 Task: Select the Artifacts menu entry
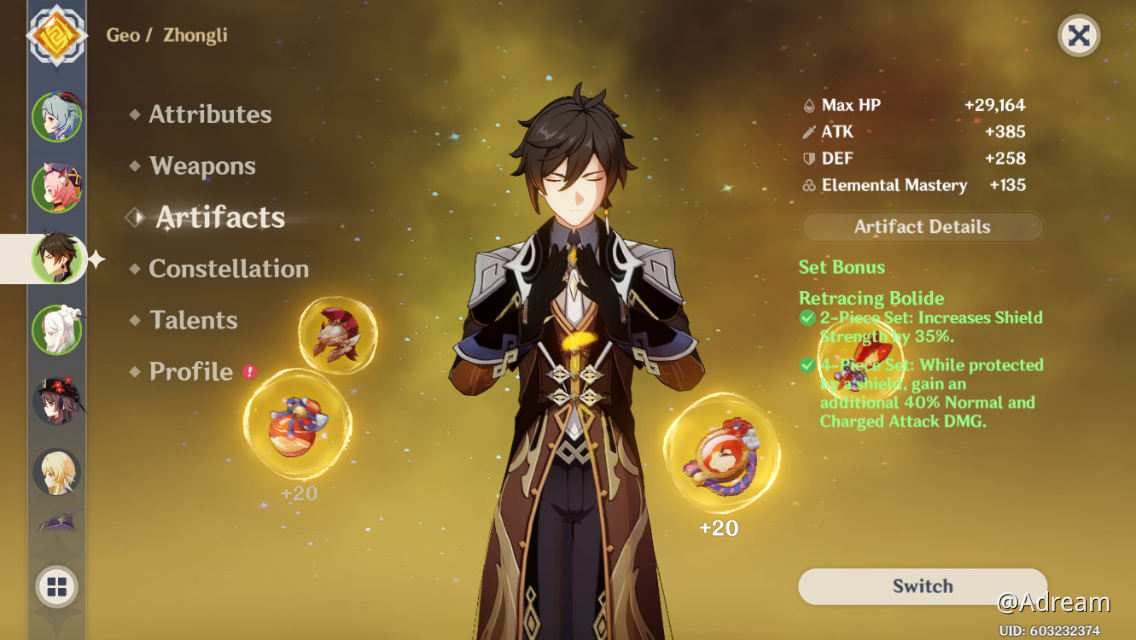coord(220,218)
